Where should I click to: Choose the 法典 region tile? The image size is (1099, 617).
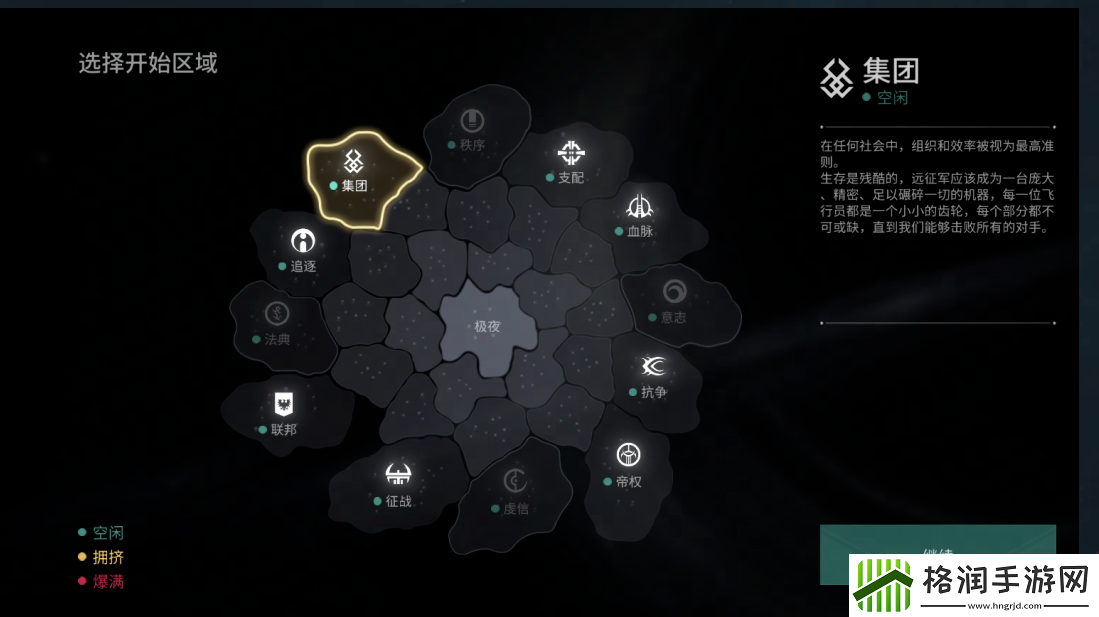click(x=277, y=323)
